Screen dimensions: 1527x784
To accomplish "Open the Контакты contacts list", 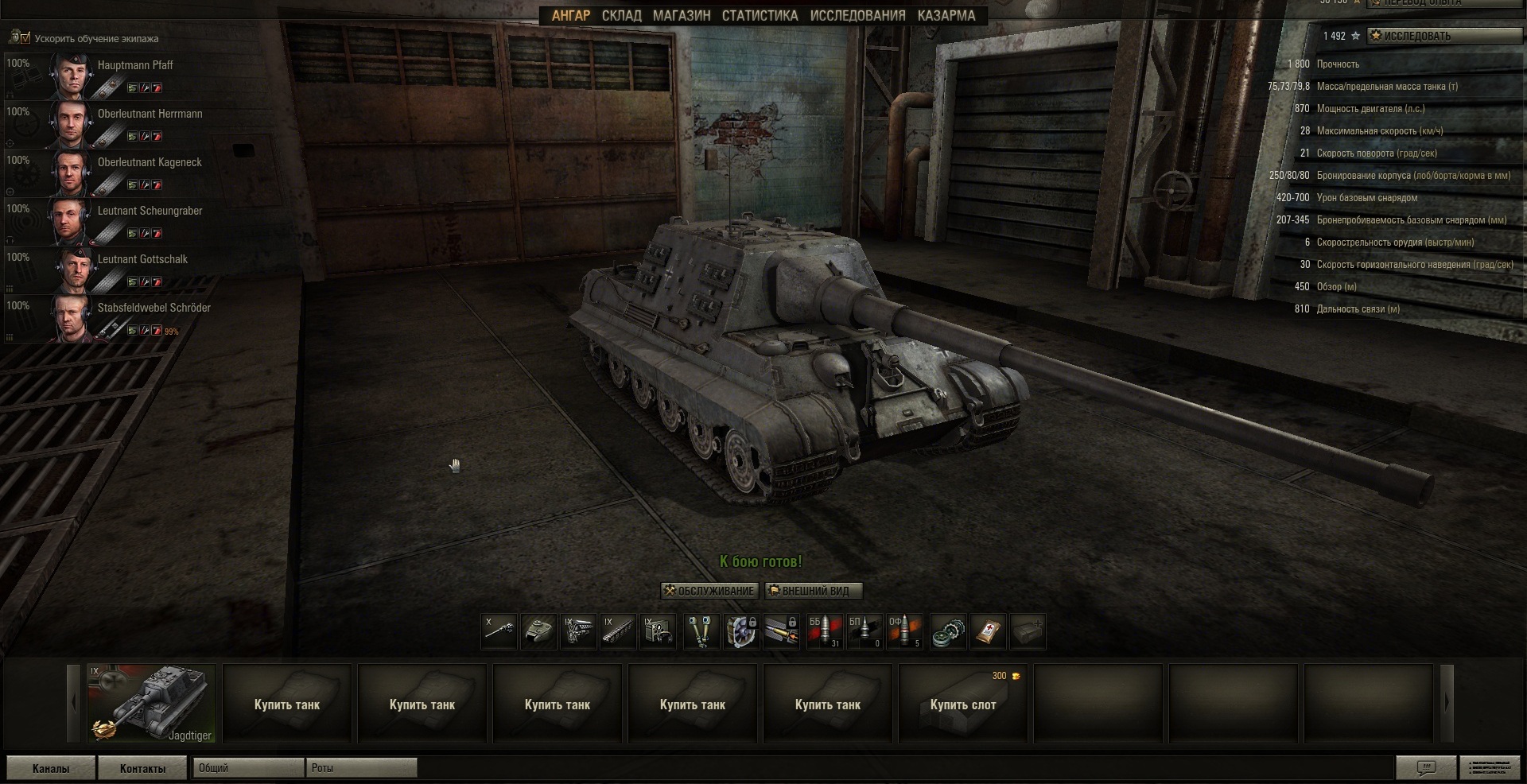I will (x=143, y=768).
